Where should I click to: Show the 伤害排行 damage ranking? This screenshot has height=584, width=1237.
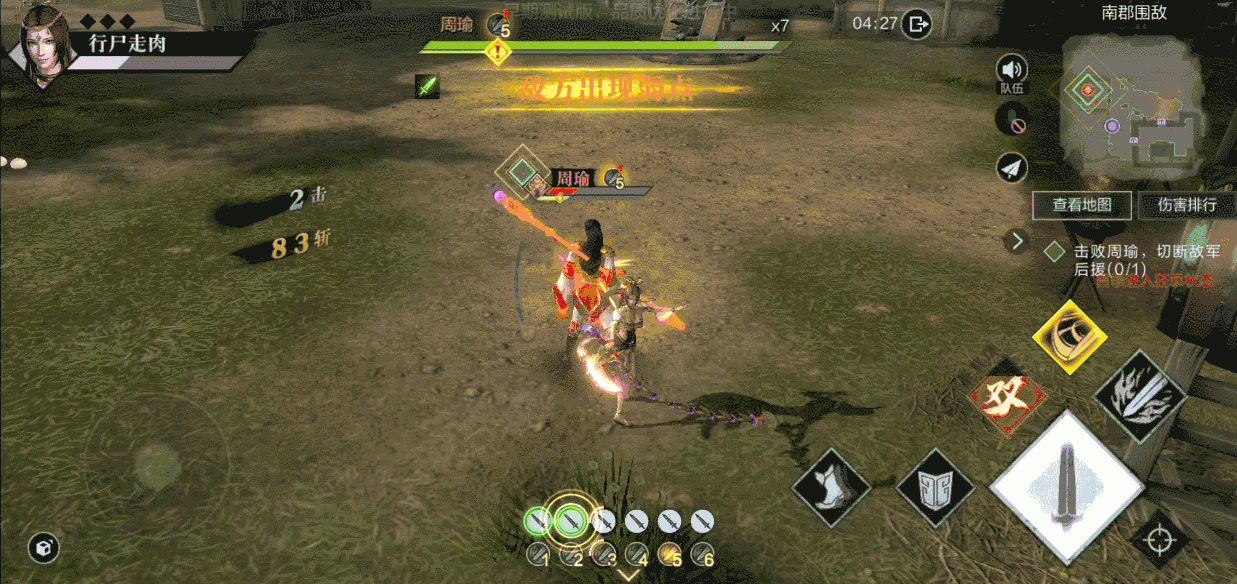point(1187,205)
